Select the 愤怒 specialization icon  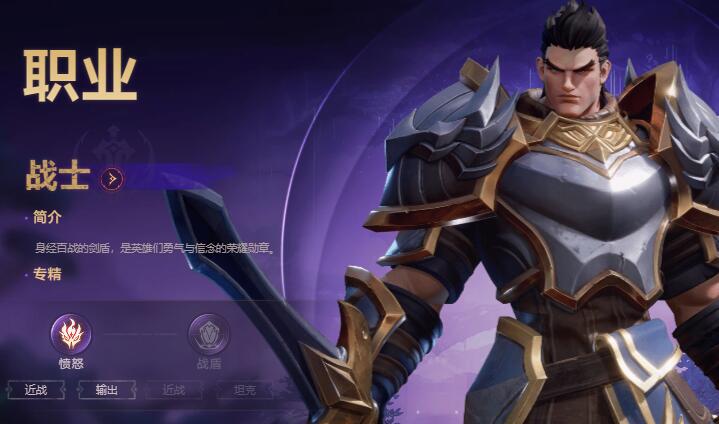[x=71, y=333]
